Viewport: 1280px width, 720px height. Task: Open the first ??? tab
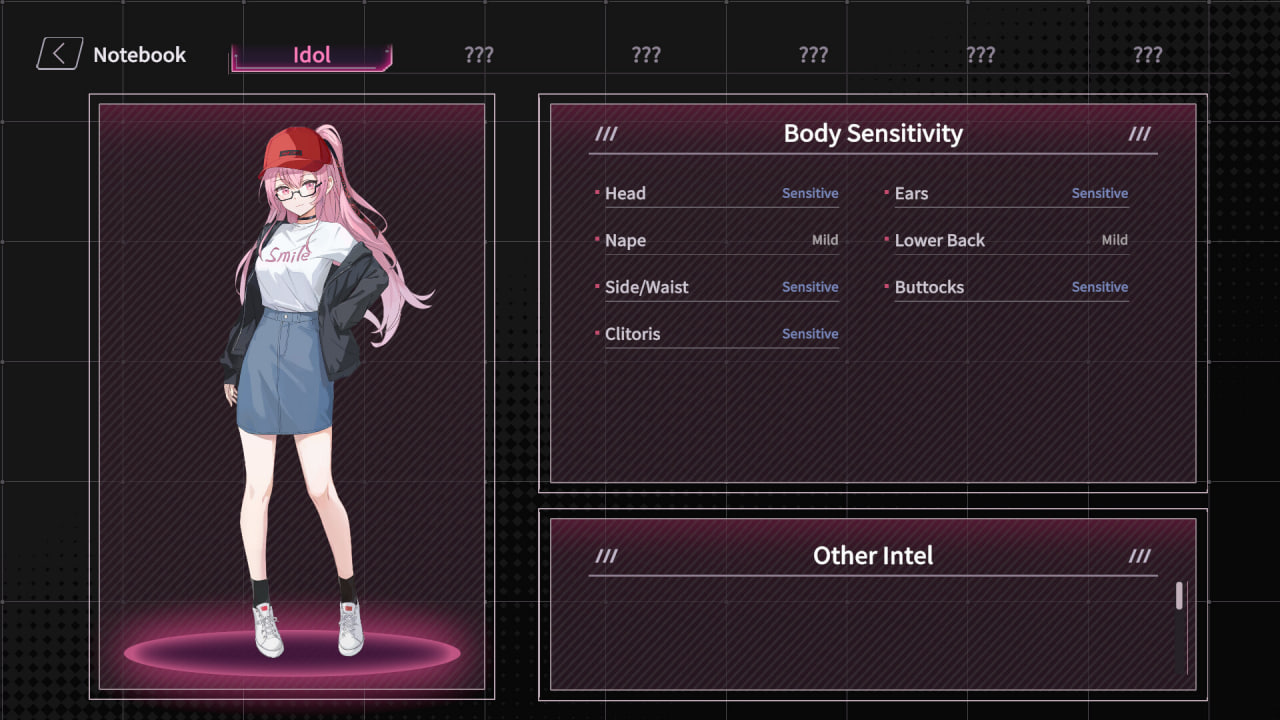(478, 55)
